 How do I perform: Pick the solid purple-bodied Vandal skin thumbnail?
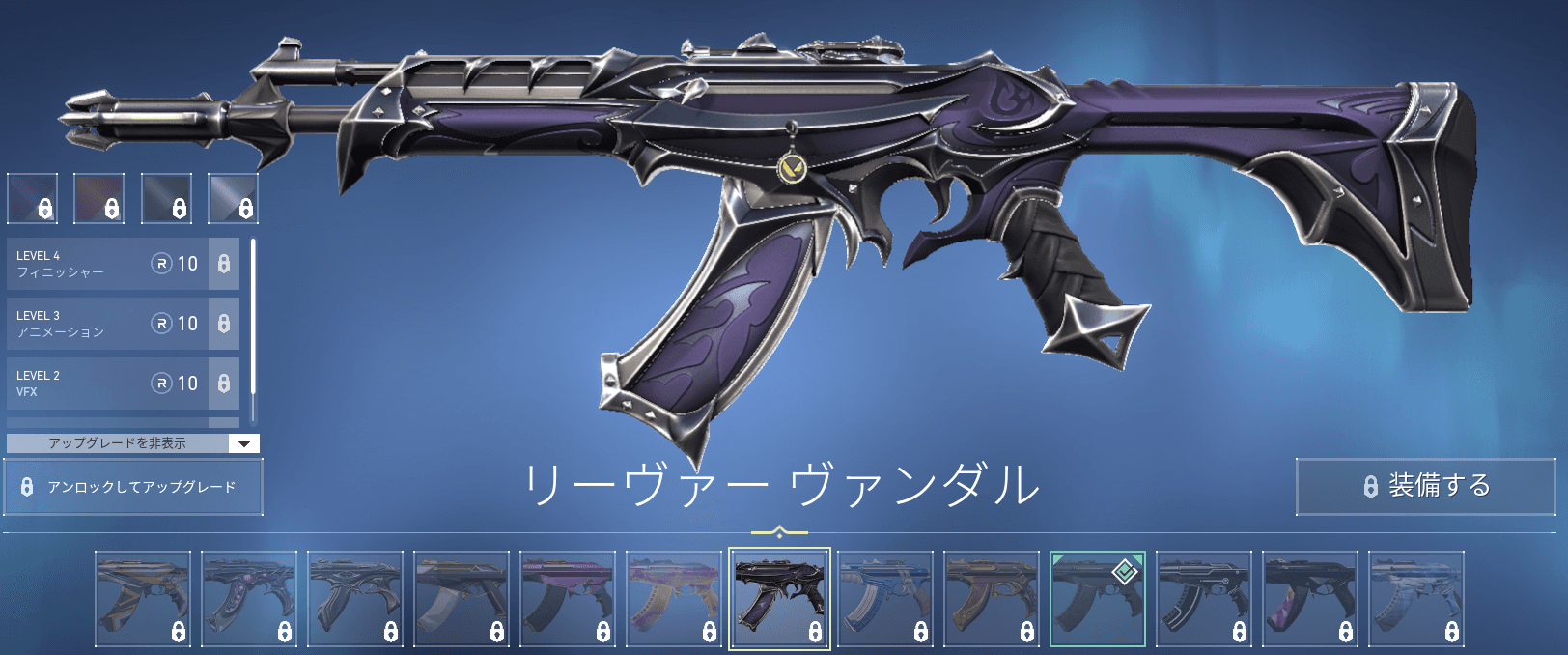[567, 598]
